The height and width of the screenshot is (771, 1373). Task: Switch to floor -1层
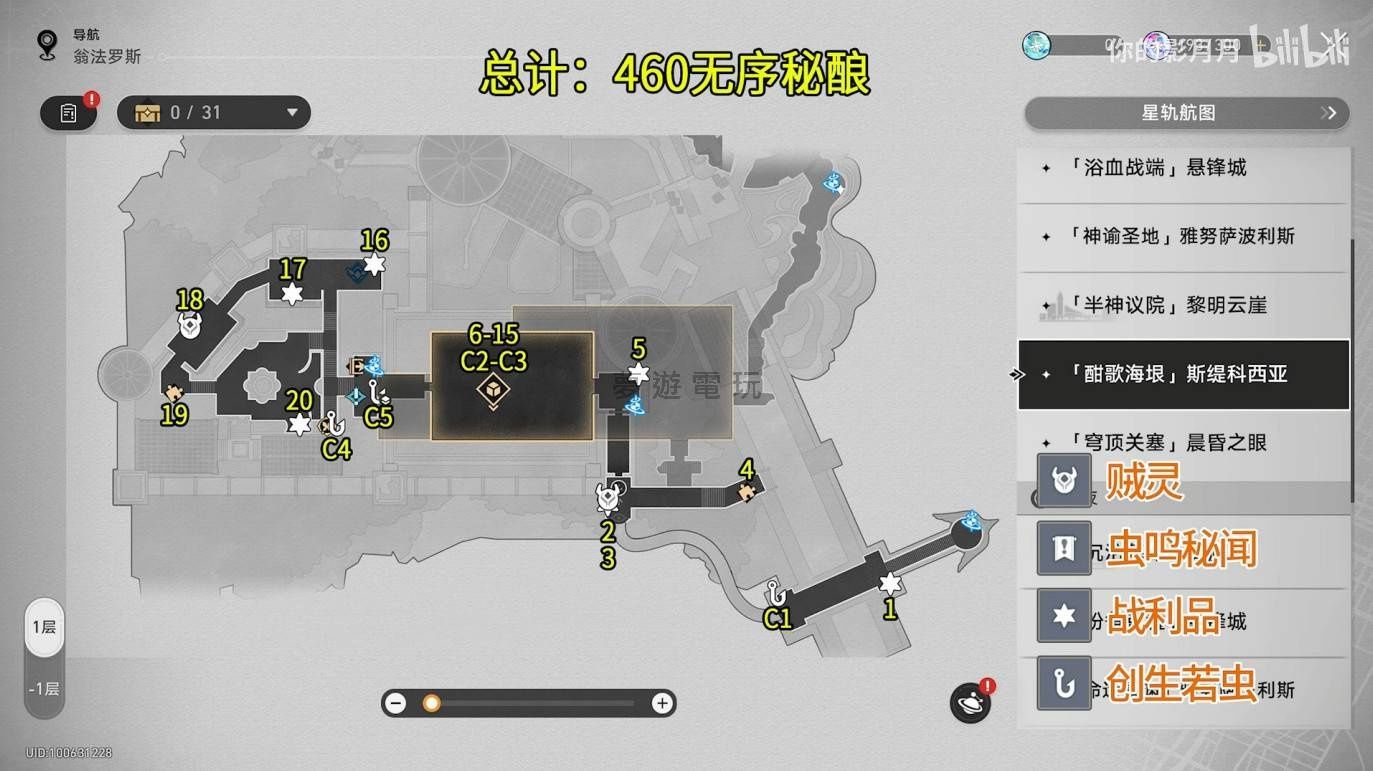44,689
